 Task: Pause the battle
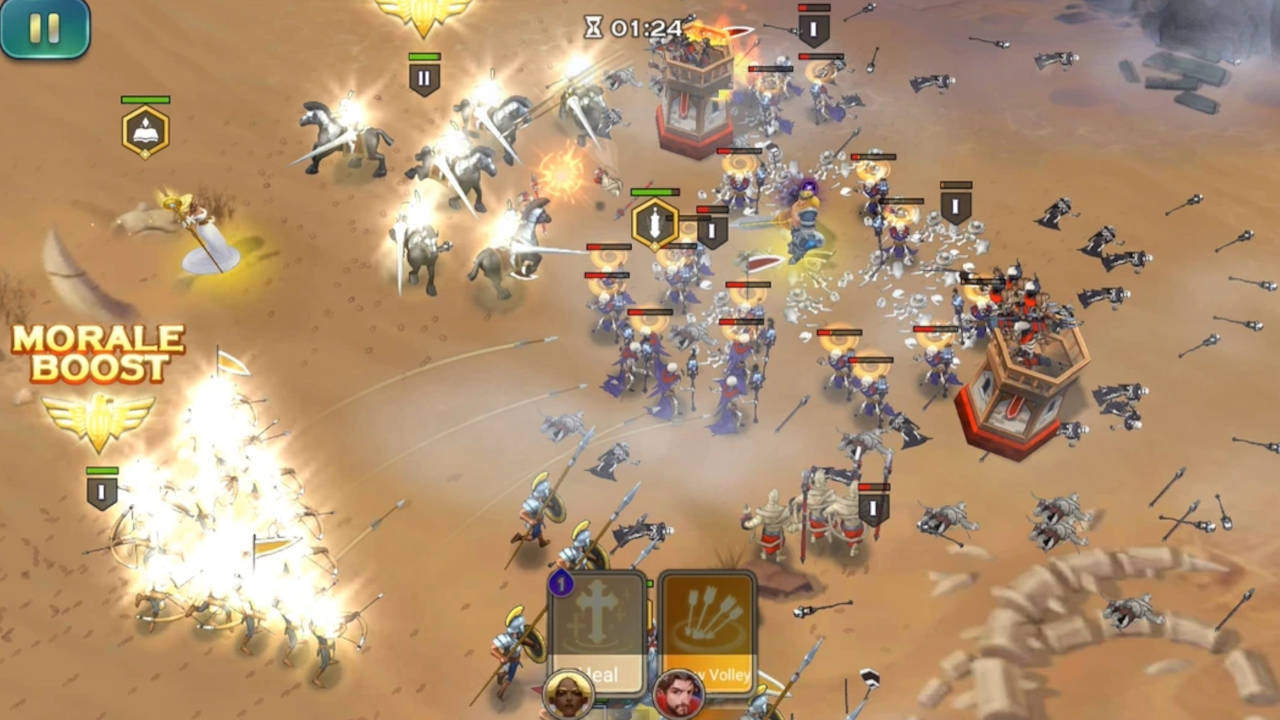(45, 27)
